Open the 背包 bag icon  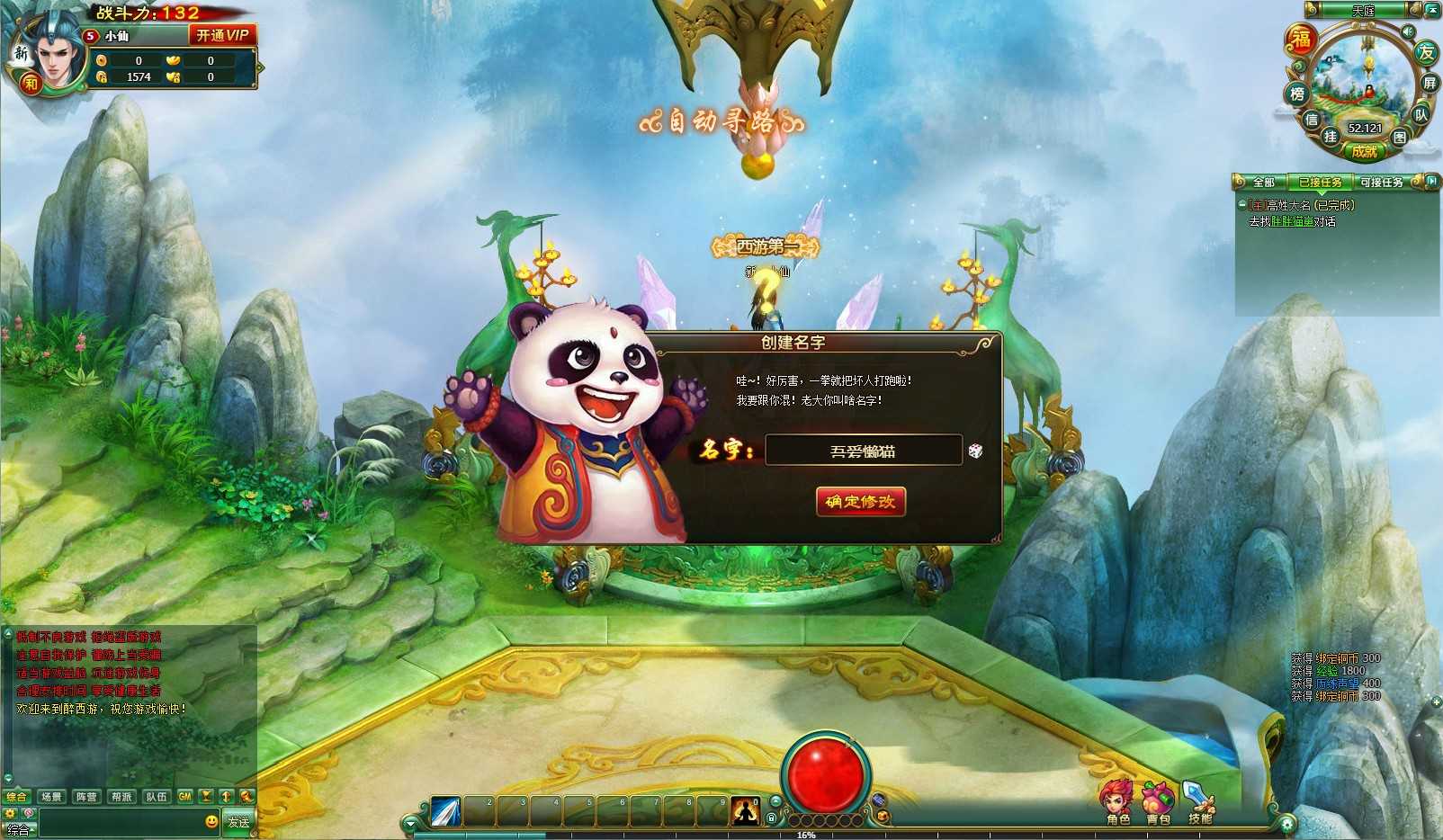pos(1158,802)
